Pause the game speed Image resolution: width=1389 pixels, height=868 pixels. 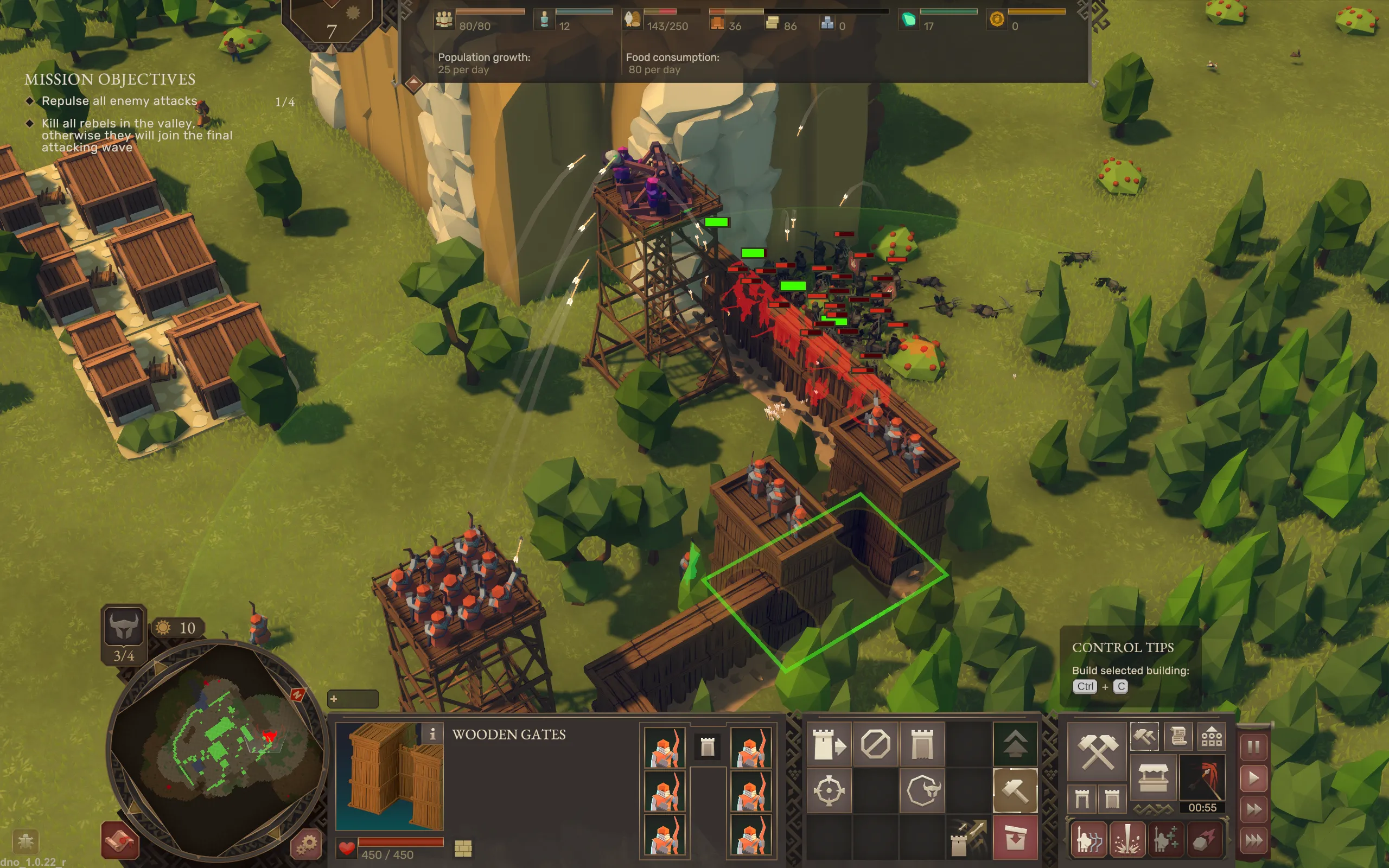point(1253,747)
